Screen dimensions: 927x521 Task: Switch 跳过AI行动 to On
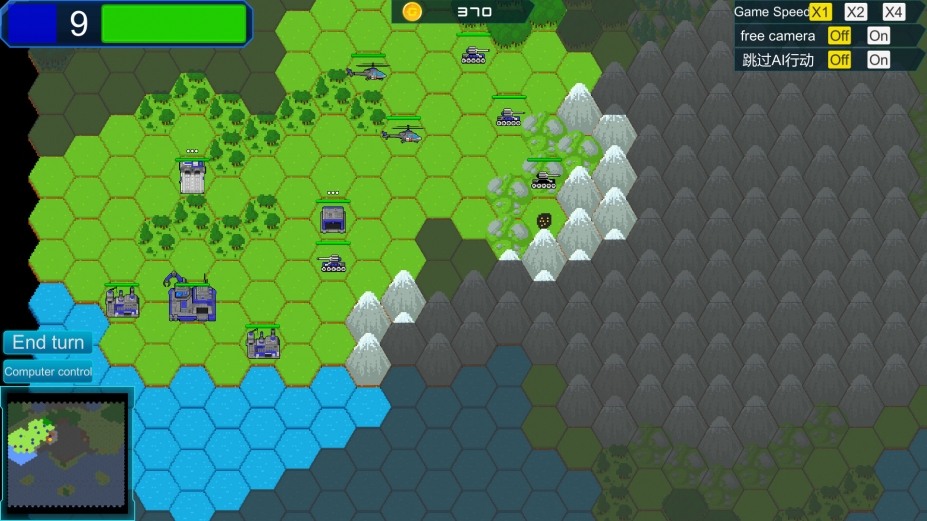(x=878, y=60)
